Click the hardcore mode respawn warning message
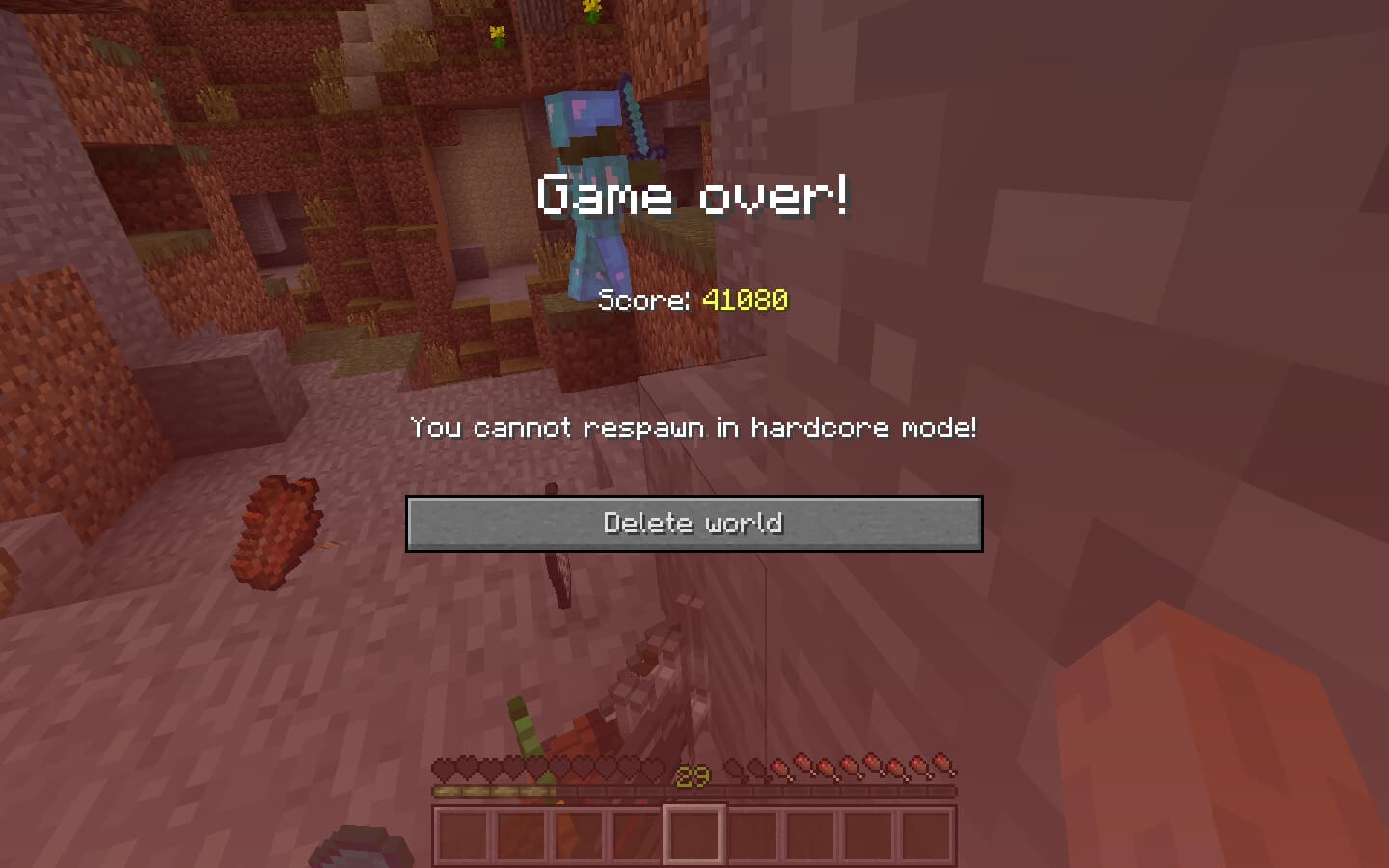 (x=694, y=427)
